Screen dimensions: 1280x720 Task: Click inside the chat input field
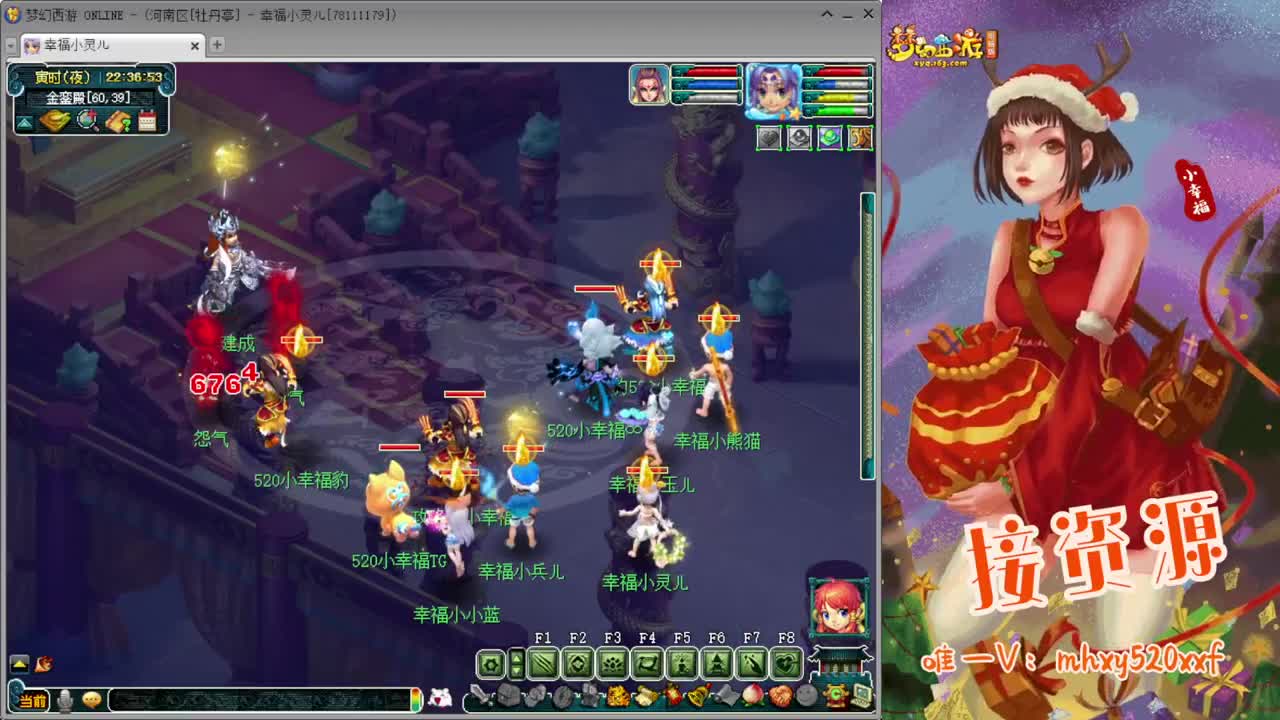[260, 700]
